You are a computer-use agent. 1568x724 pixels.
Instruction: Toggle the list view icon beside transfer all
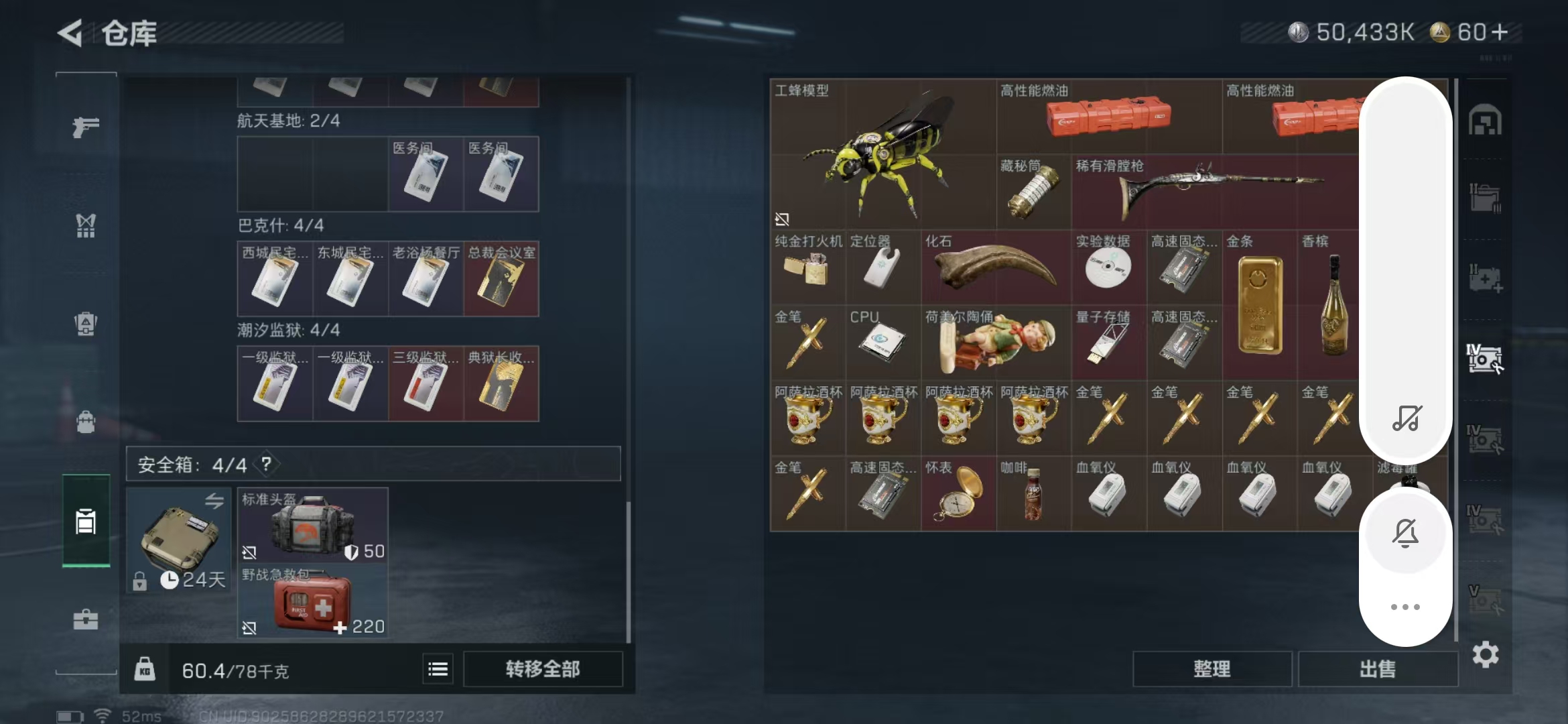pos(438,669)
